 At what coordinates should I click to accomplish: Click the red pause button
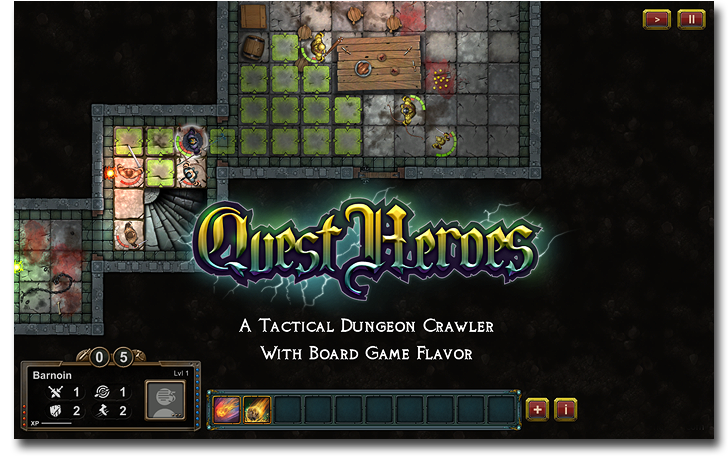[691, 19]
